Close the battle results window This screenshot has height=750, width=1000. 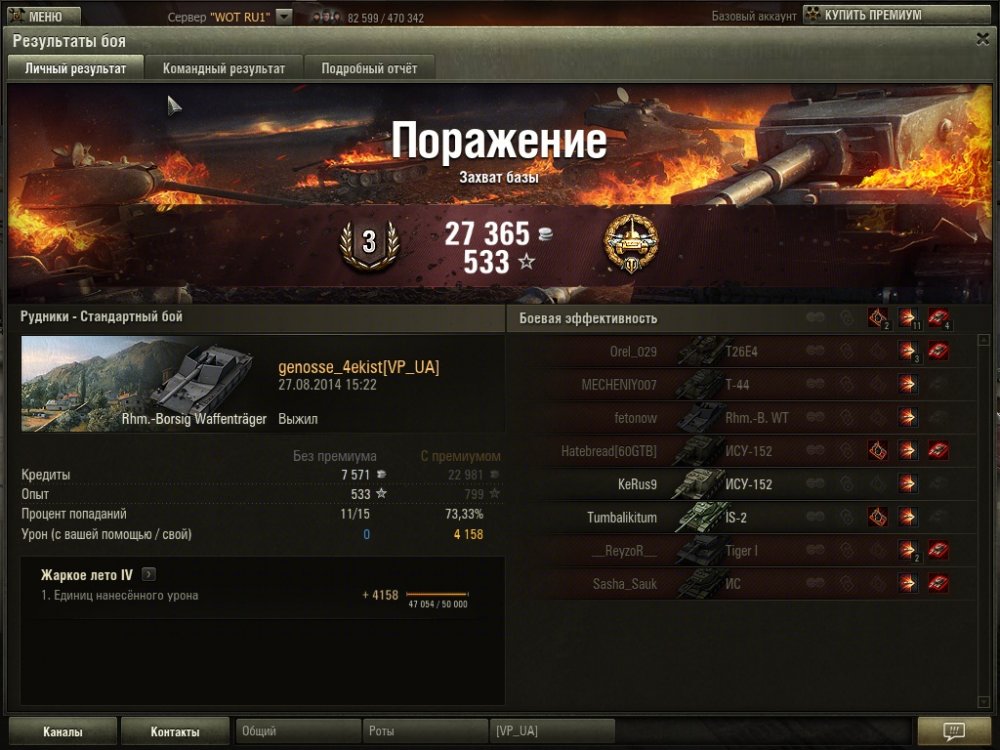point(982,38)
